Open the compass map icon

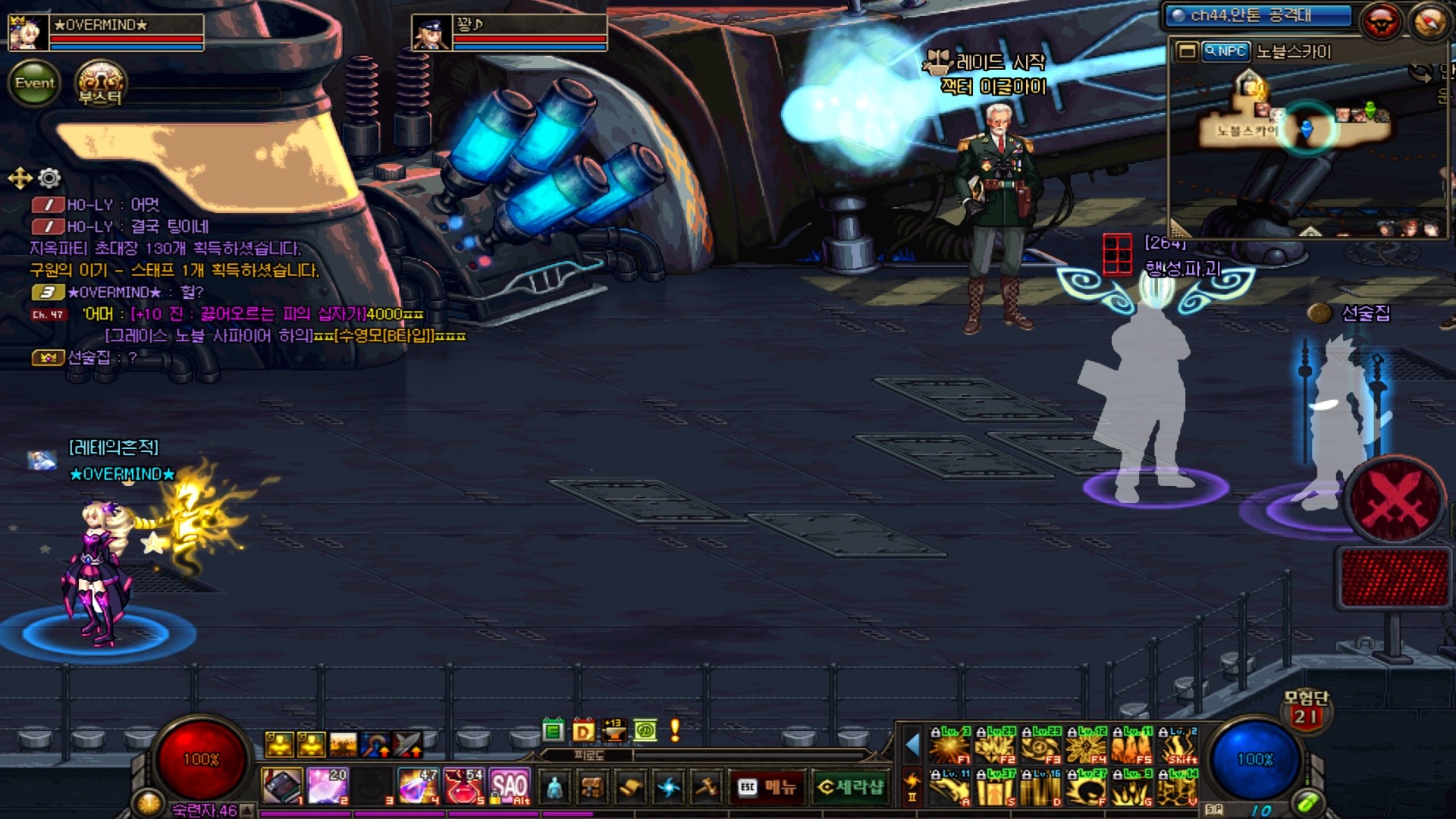pyautogui.click(x=1429, y=21)
